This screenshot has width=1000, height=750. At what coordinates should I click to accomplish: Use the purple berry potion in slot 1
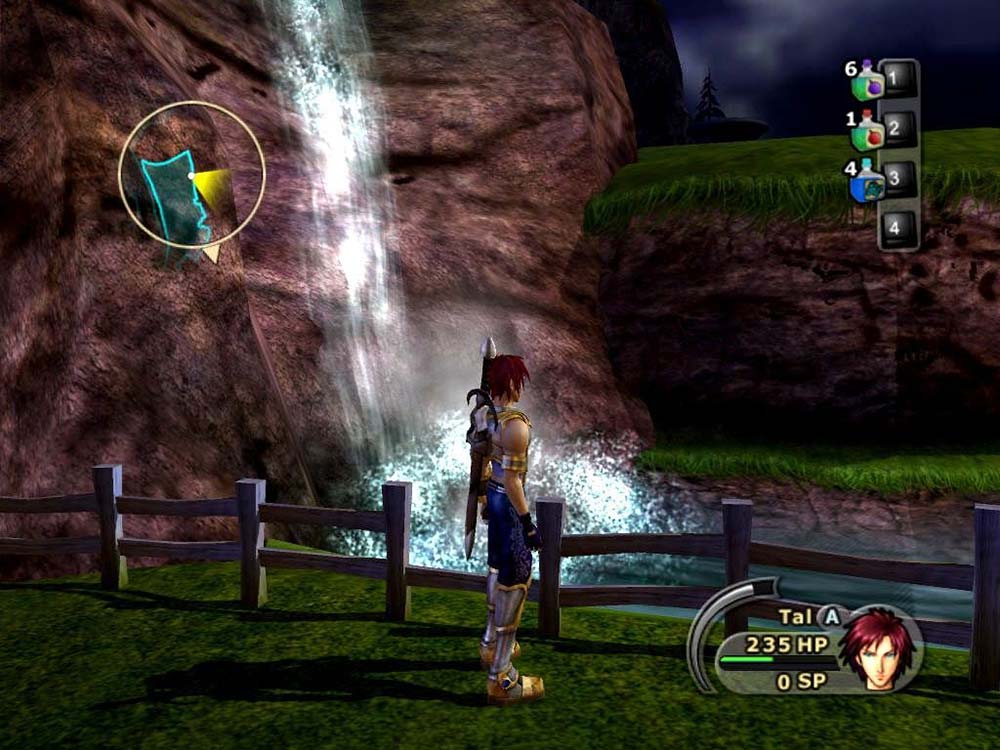[869, 81]
